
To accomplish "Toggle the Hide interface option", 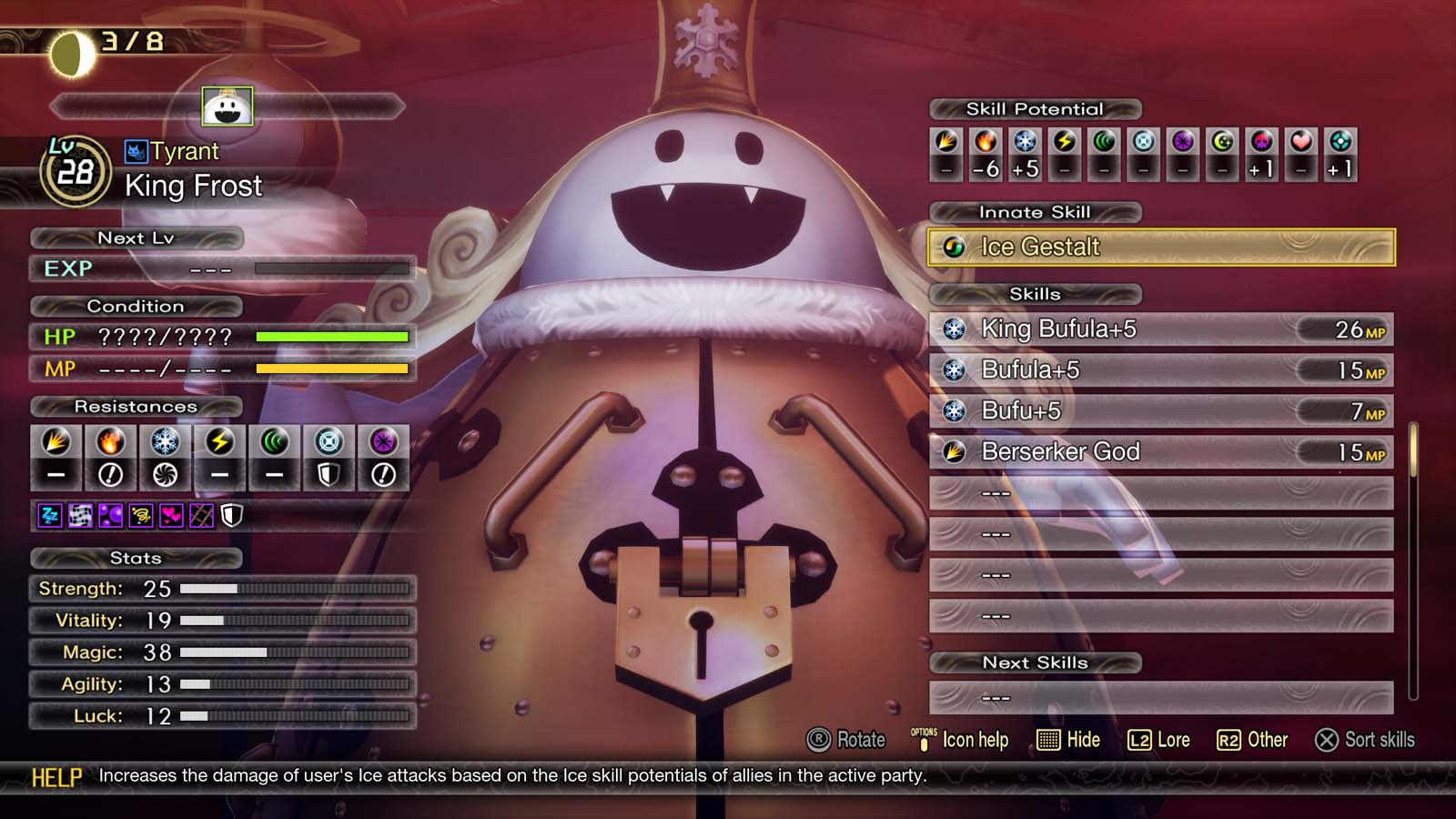I will tap(1069, 740).
